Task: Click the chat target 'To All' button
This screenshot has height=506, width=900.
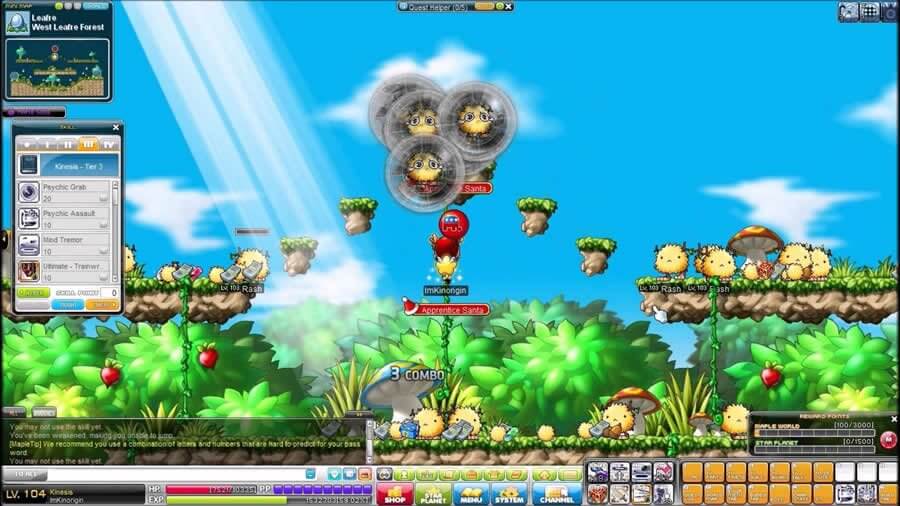Action: (x=24, y=473)
